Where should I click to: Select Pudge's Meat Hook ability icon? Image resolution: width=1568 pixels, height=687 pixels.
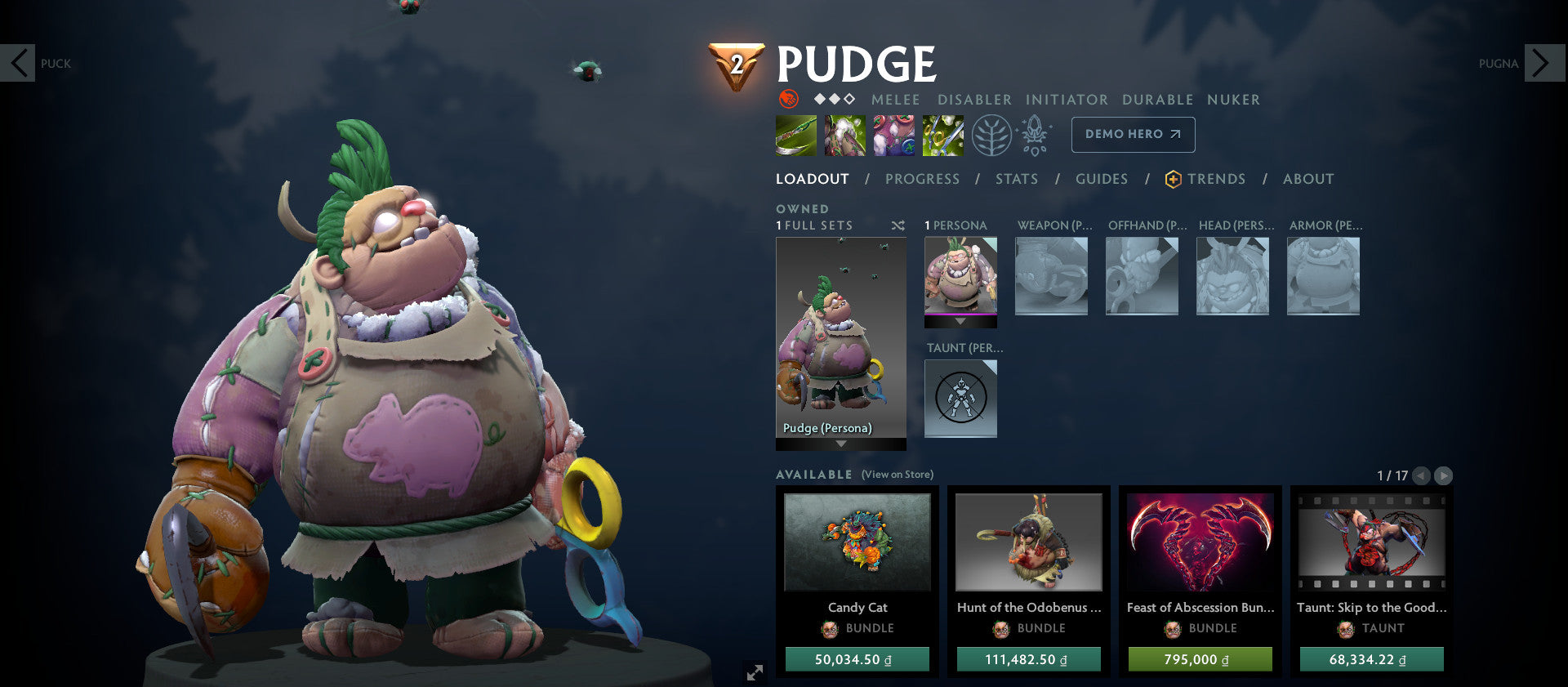(796, 136)
